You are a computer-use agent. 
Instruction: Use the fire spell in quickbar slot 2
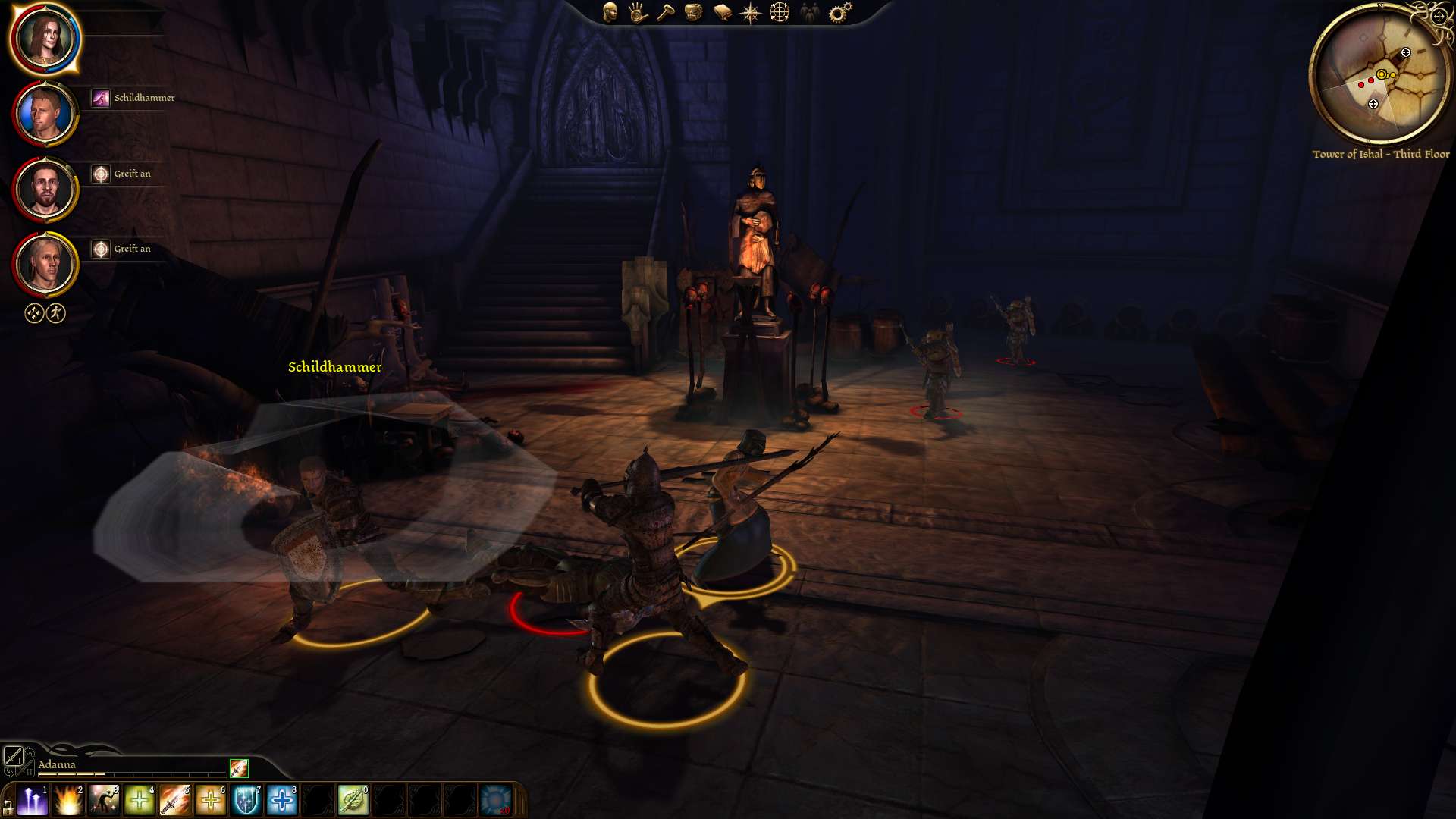[x=67, y=799]
